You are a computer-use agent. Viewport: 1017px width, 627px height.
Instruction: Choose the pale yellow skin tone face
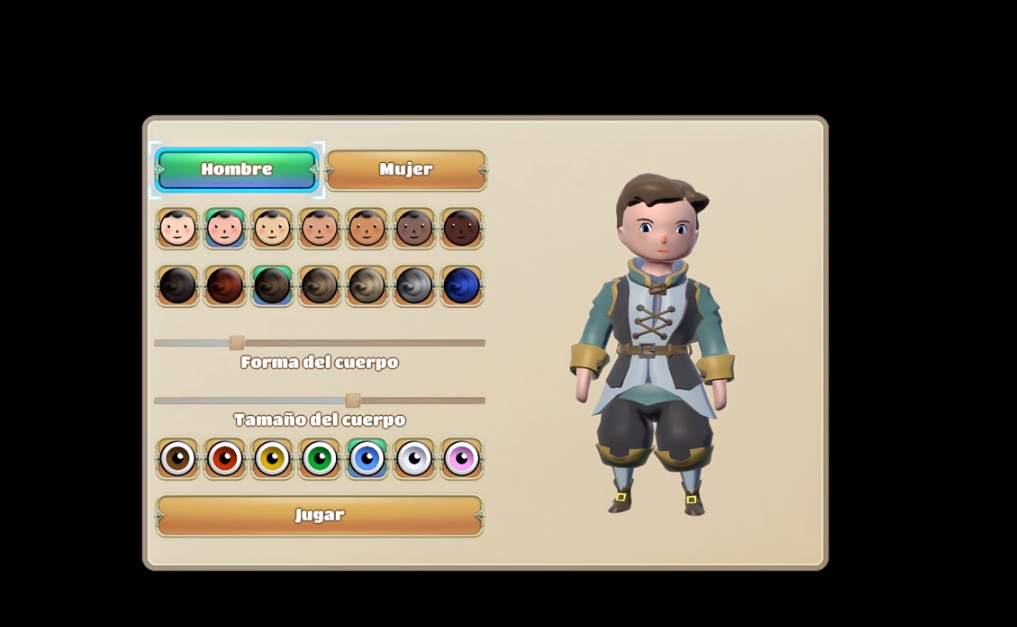point(272,229)
